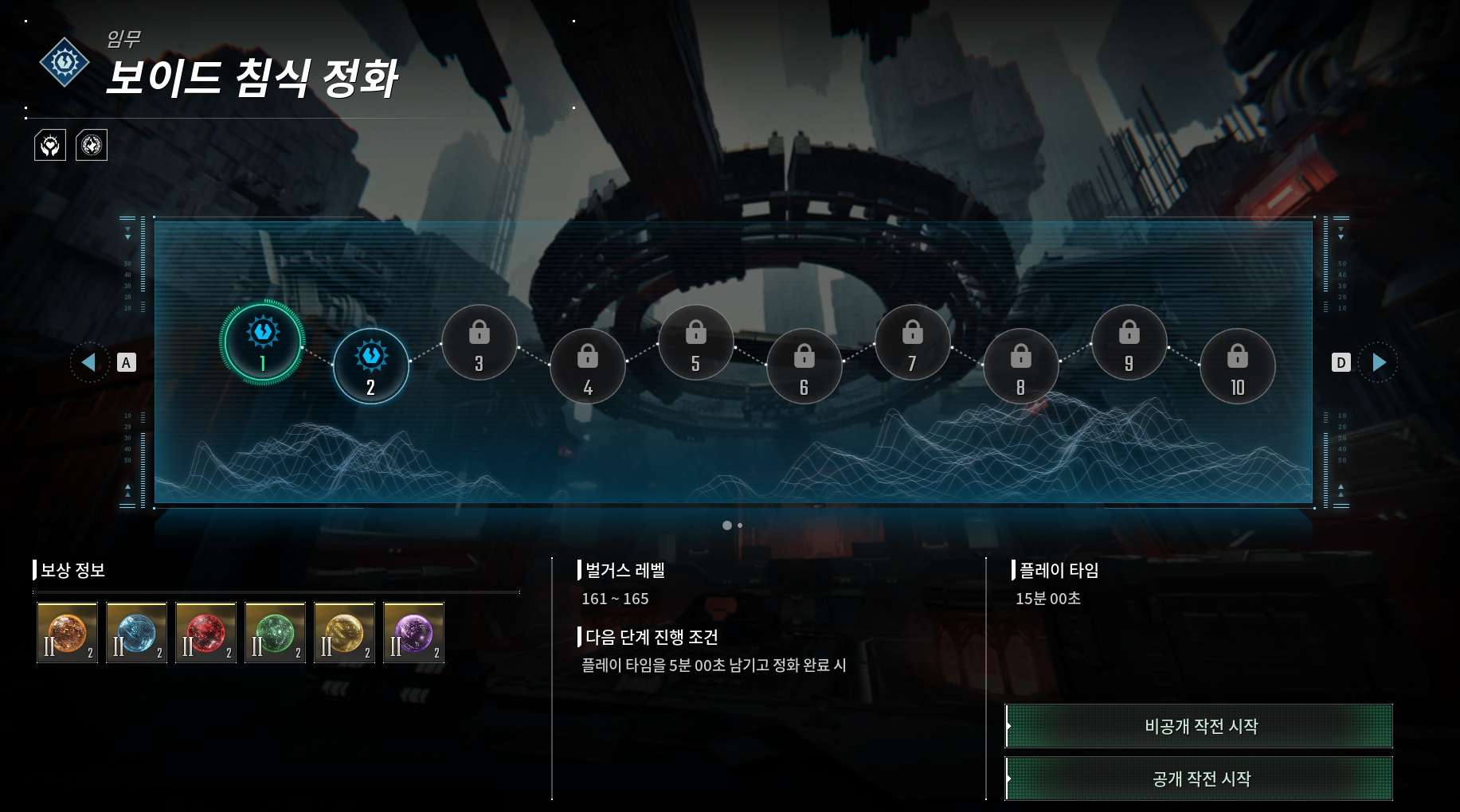The width and height of the screenshot is (1460, 812).
Task: Click the left arrow labeled A
Action: pos(89,362)
